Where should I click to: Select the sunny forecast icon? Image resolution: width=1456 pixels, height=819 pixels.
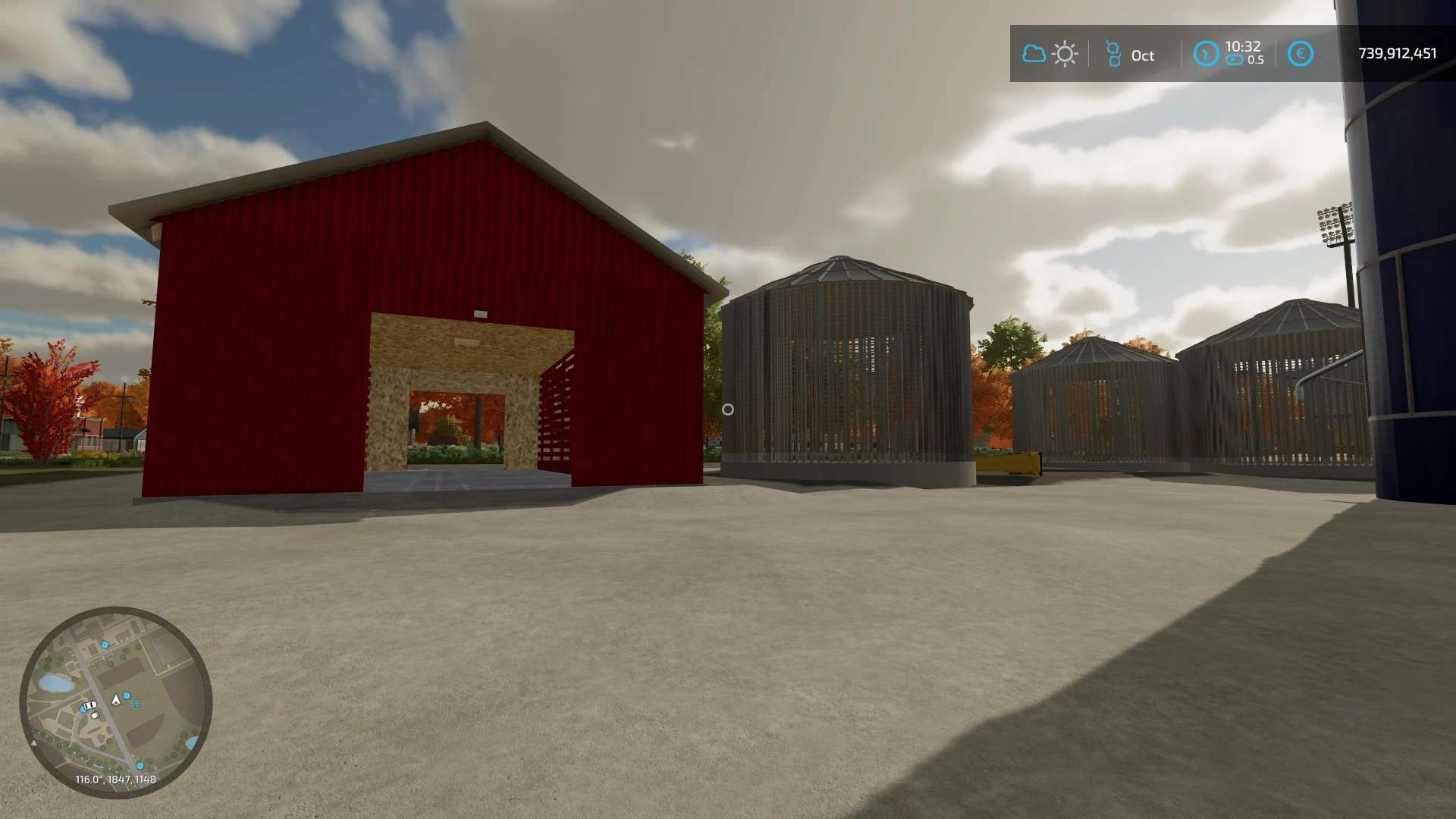pyautogui.click(x=1065, y=53)
